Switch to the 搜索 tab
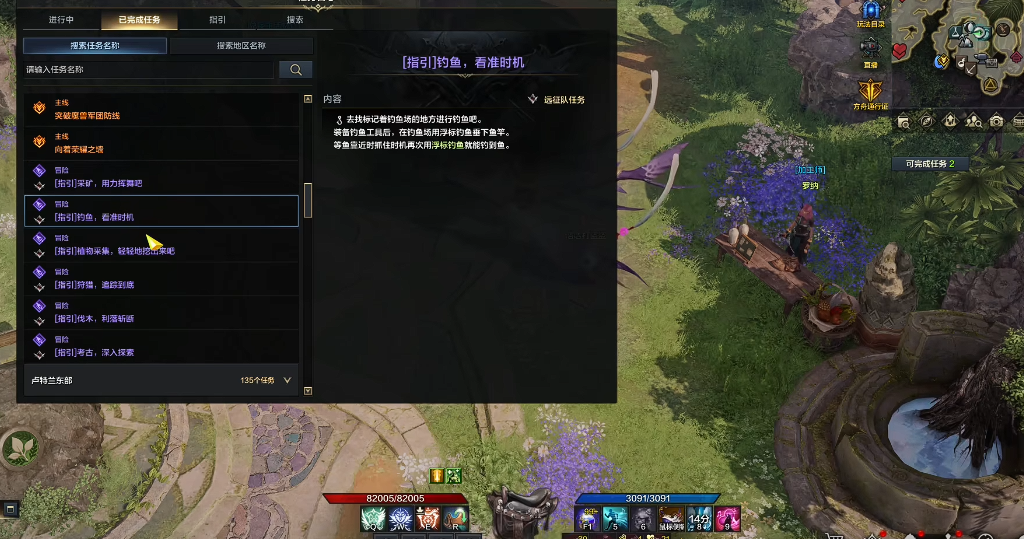The height and width of the screenshot is (539, 1024). pyautogui.click(x=295, y=19)
